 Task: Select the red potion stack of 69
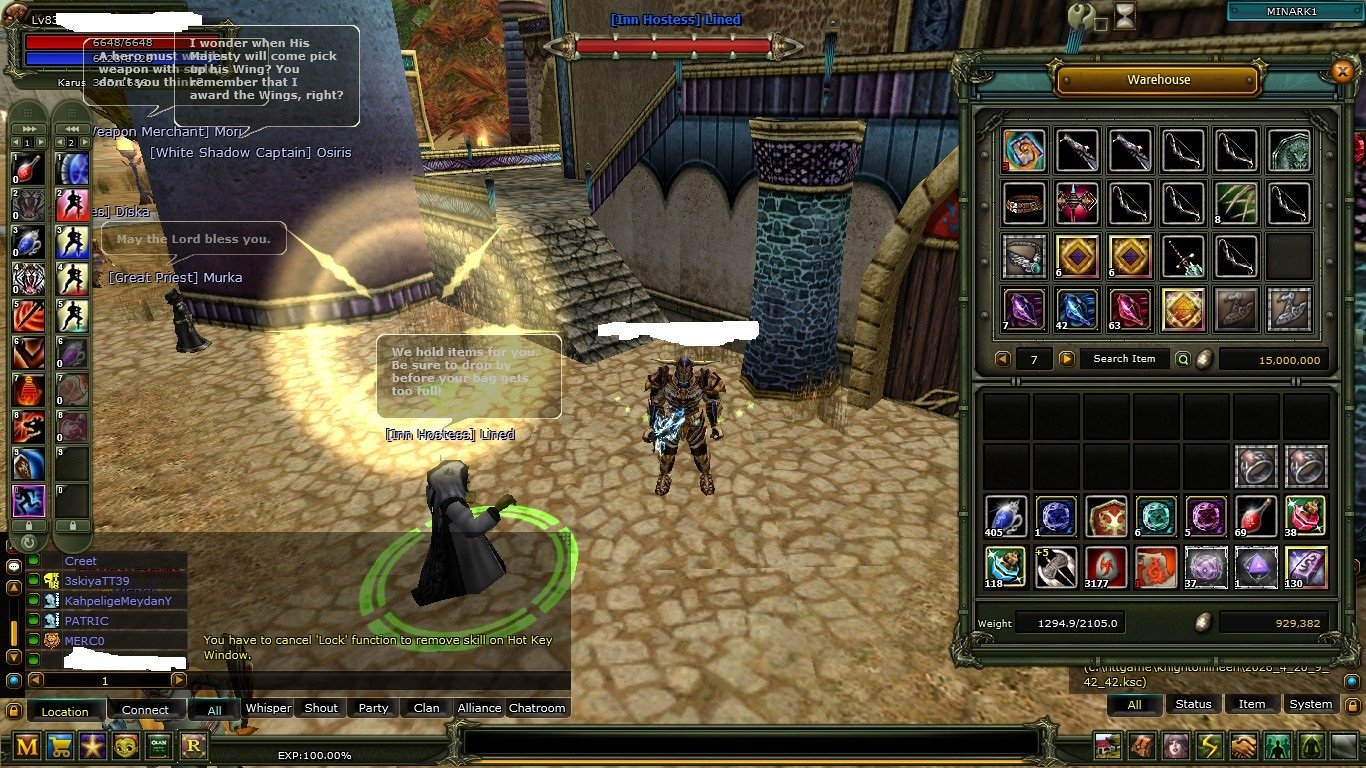(x=1255, y=516)
